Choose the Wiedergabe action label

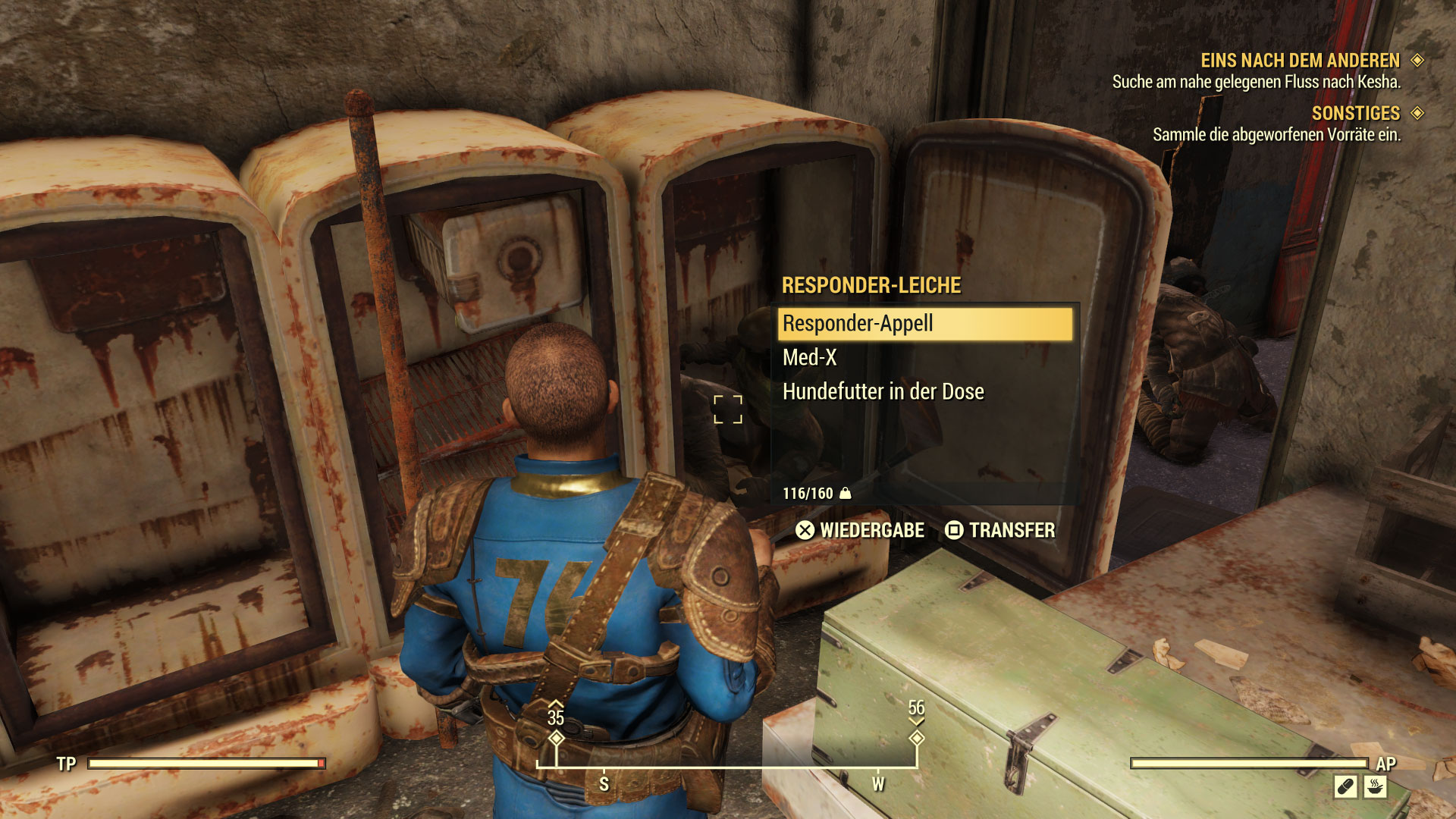pyautogui.click(x=871, y=530)
